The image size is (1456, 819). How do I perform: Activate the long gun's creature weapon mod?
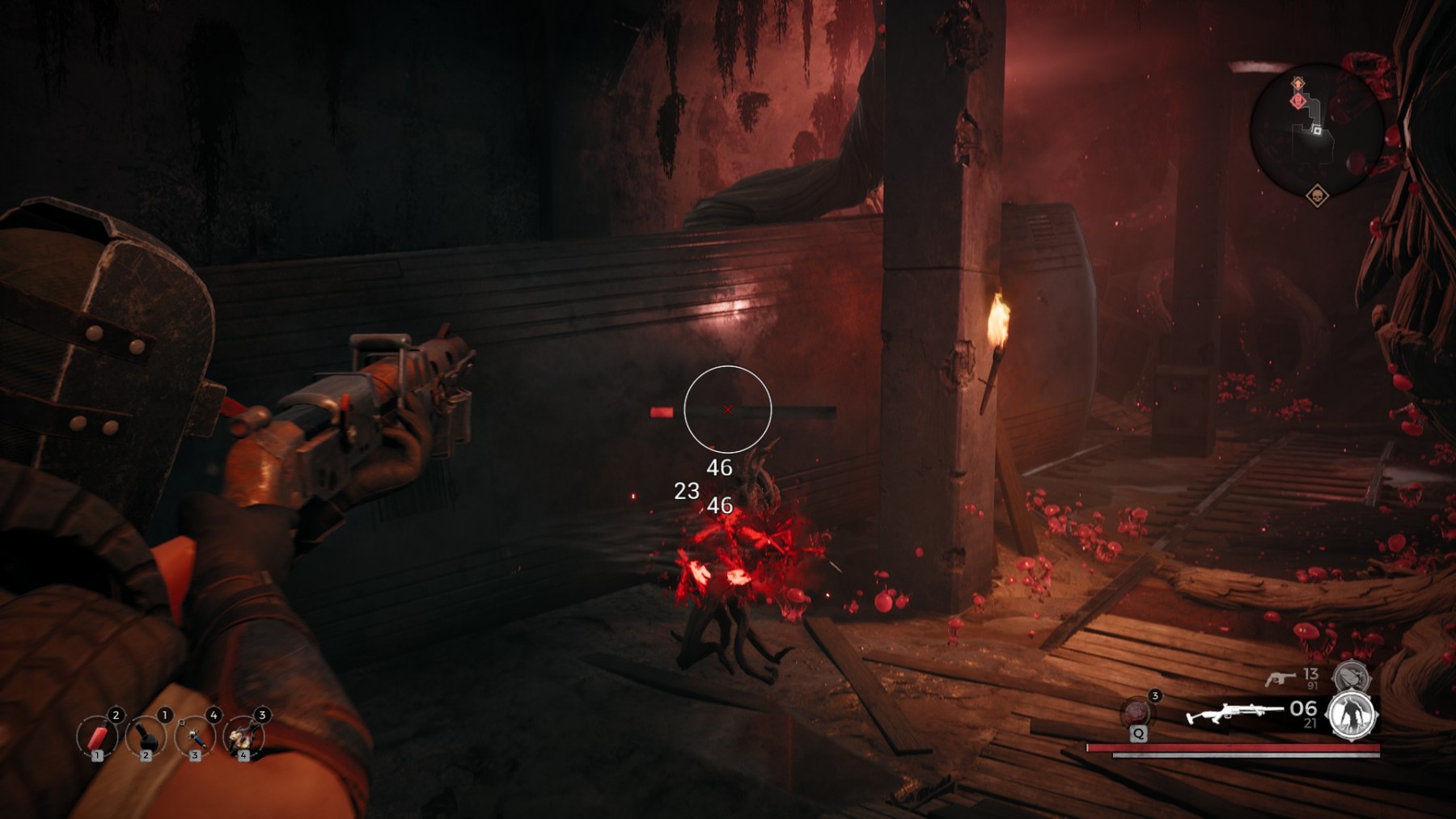[x=1352, y=716]
